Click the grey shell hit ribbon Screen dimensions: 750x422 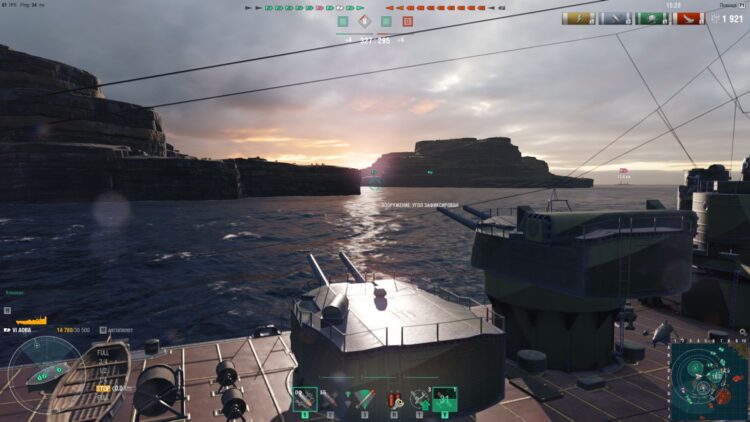point(615,18)
